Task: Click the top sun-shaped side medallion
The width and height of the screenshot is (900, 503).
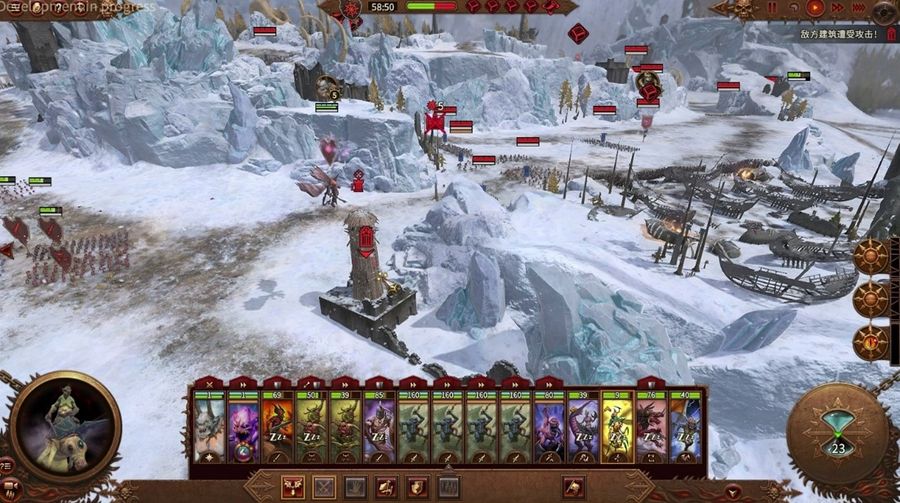Action: [870, 257]
